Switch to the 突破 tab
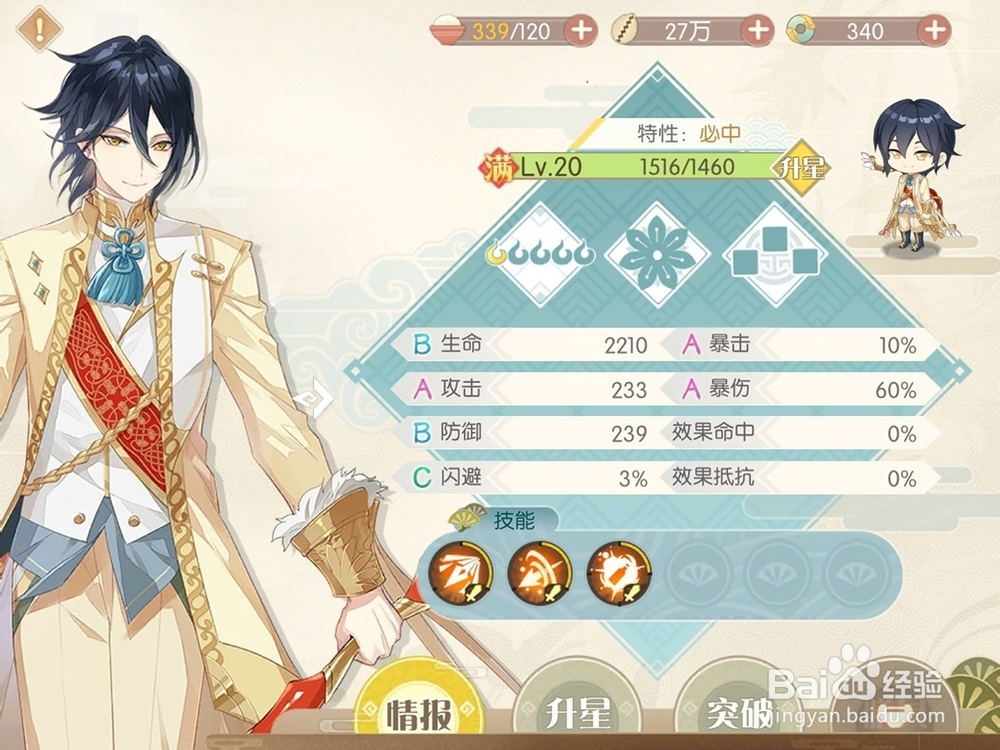 [x=740, y=713]
